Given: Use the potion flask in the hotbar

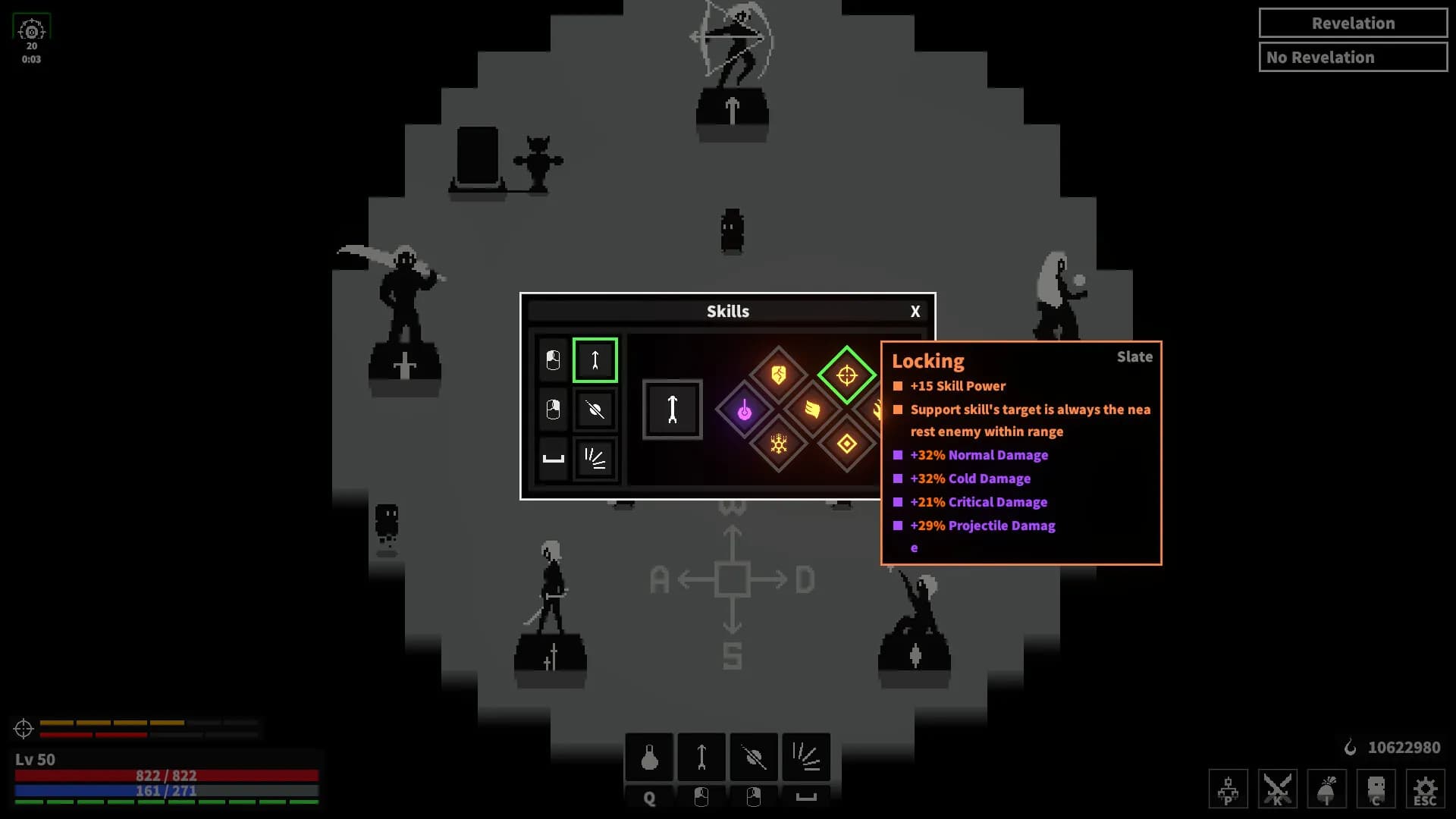Looking at the screenshot, I should coord(649,757).
